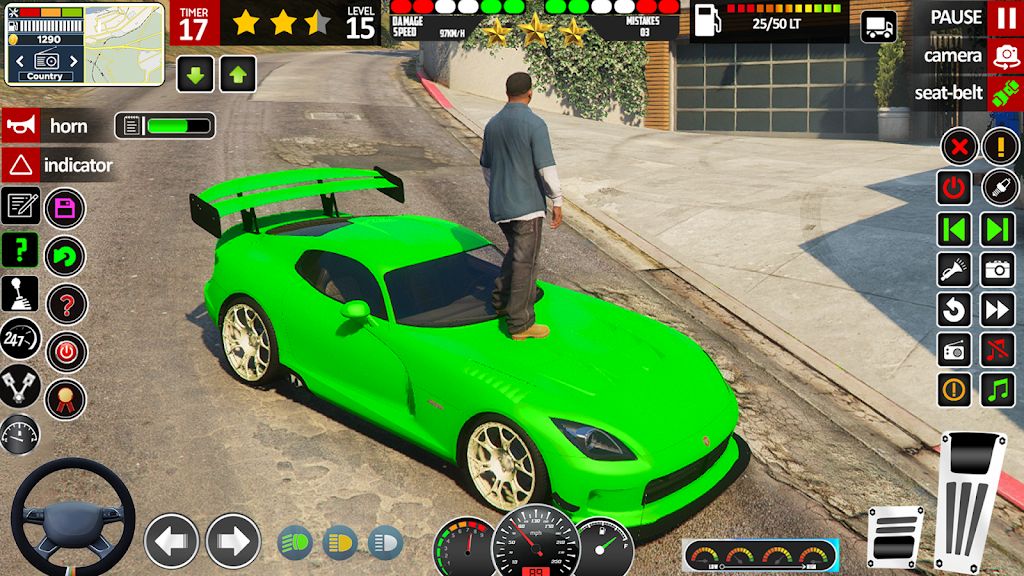Open the red question mark help icon

tap(66, 304)
